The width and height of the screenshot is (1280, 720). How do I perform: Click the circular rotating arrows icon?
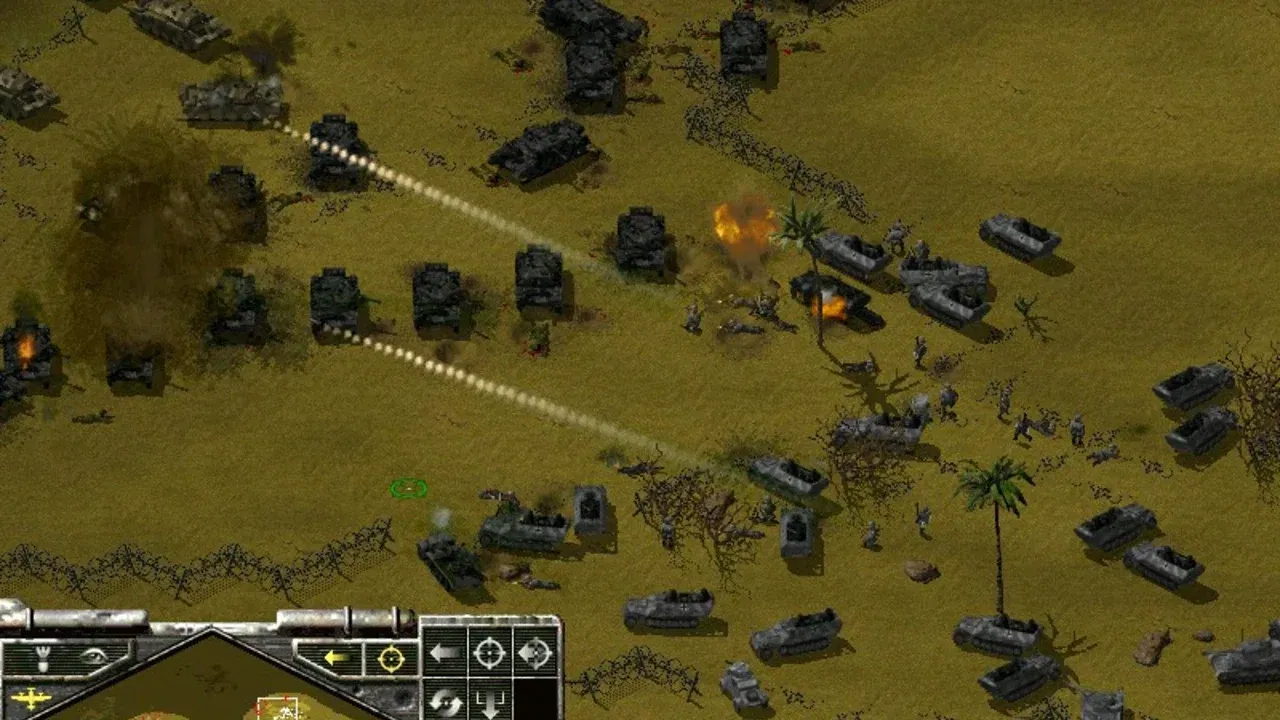pyautogui.click(x=447, y=700)
